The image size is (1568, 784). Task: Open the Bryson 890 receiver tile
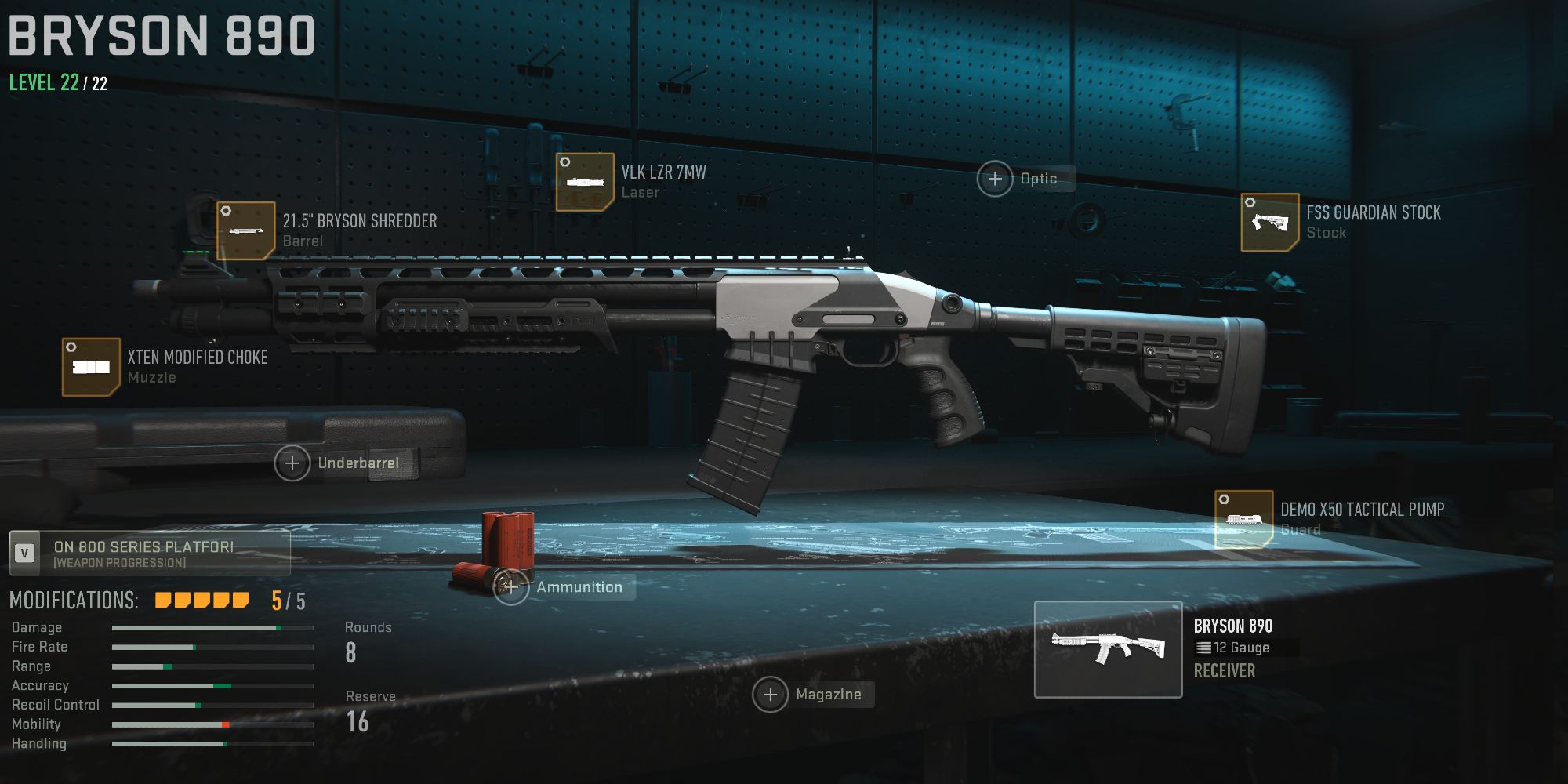(1108, 649)
